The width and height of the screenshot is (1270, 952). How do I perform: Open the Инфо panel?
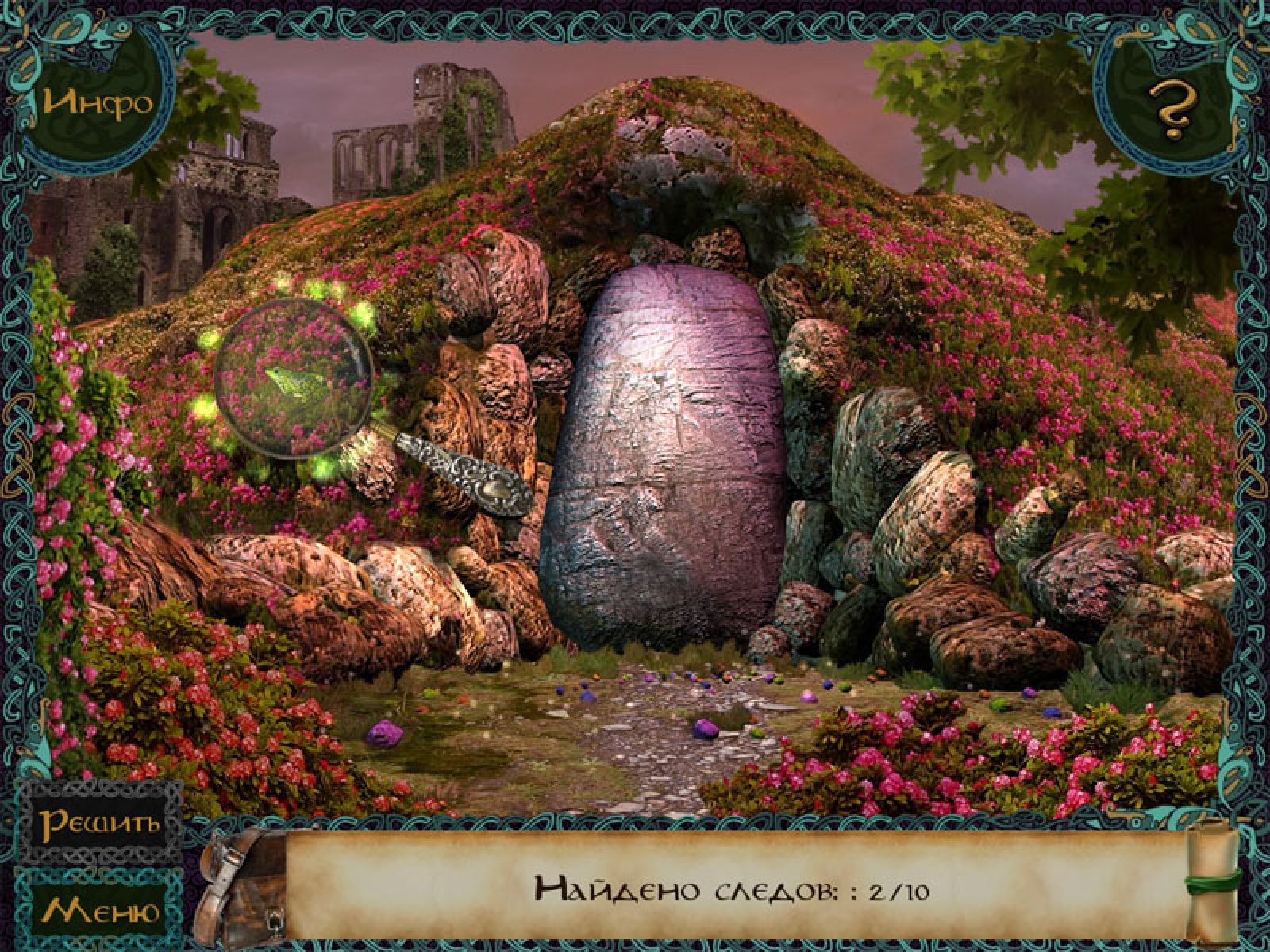(x=97, y=103)
